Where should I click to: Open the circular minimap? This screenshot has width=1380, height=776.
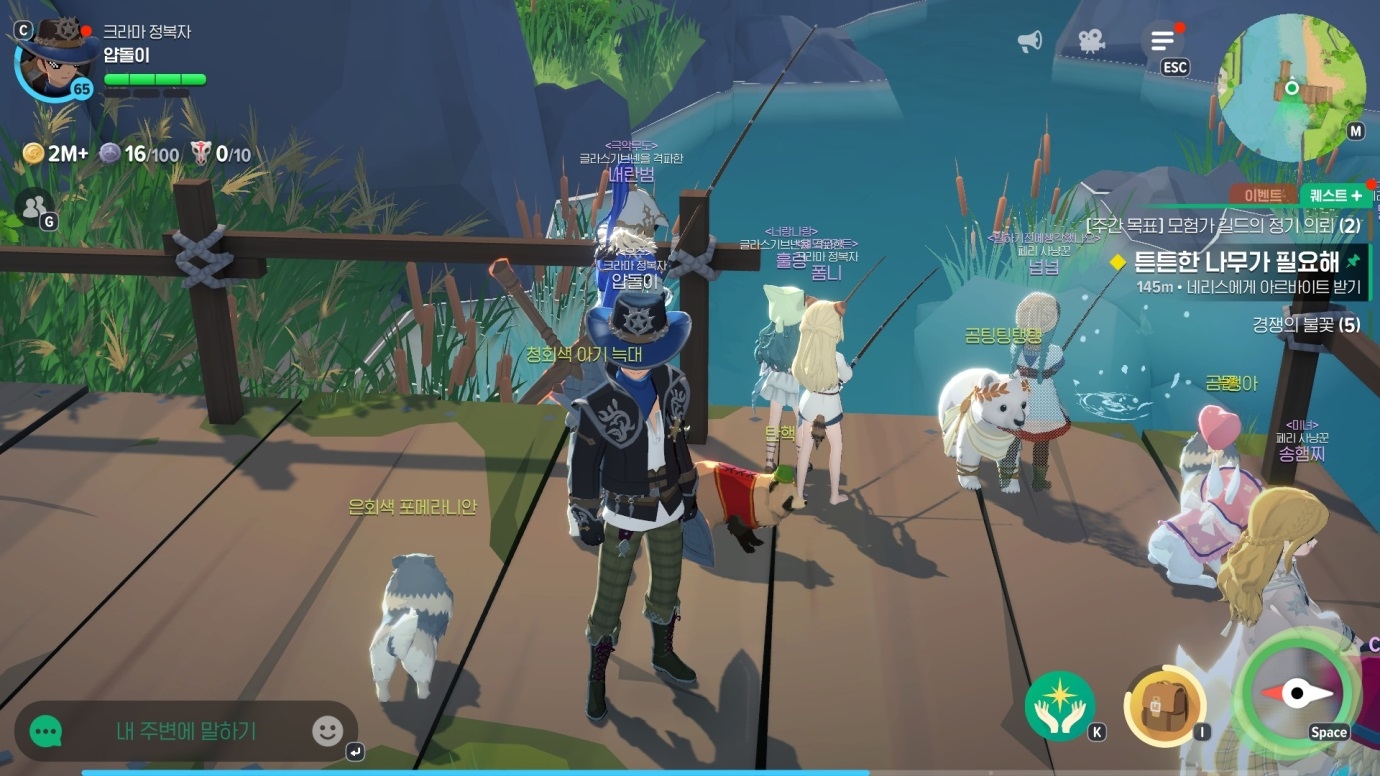point(1292,89)
